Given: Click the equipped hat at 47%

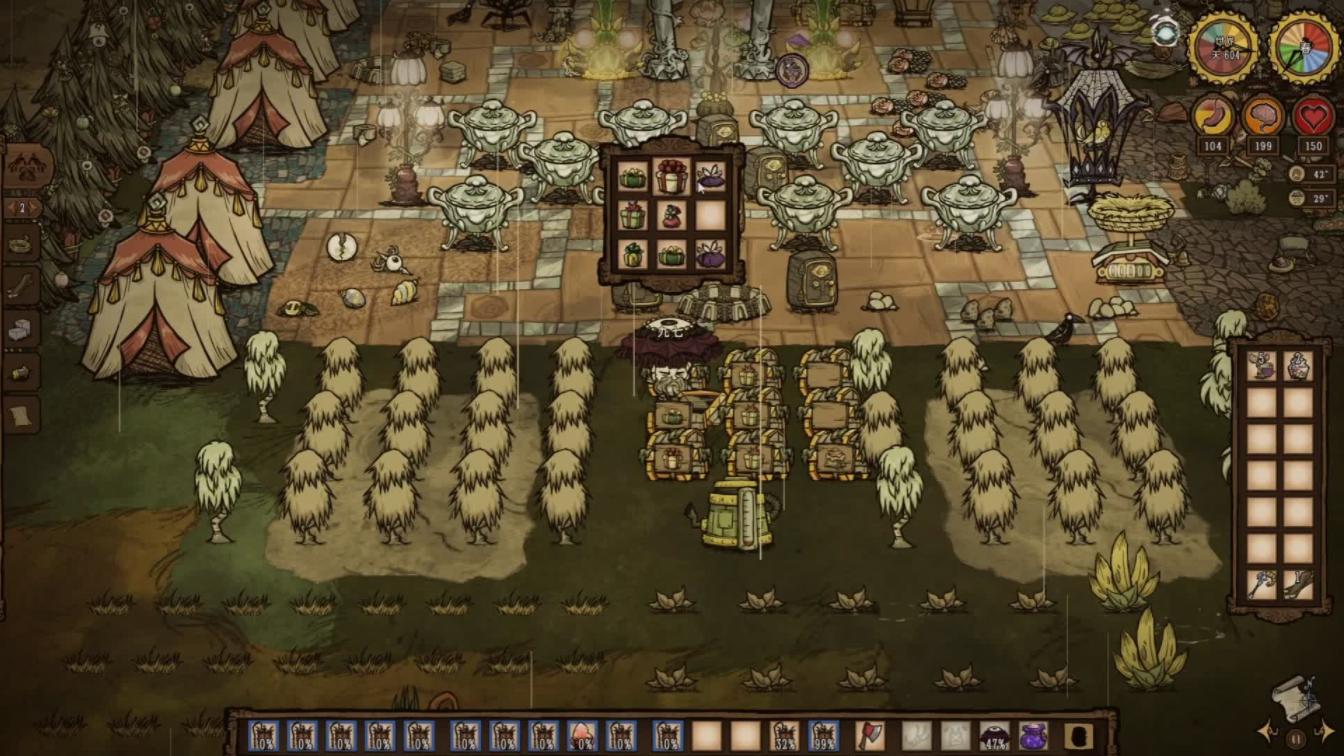Looking at the screenshot, I should 994,735.
